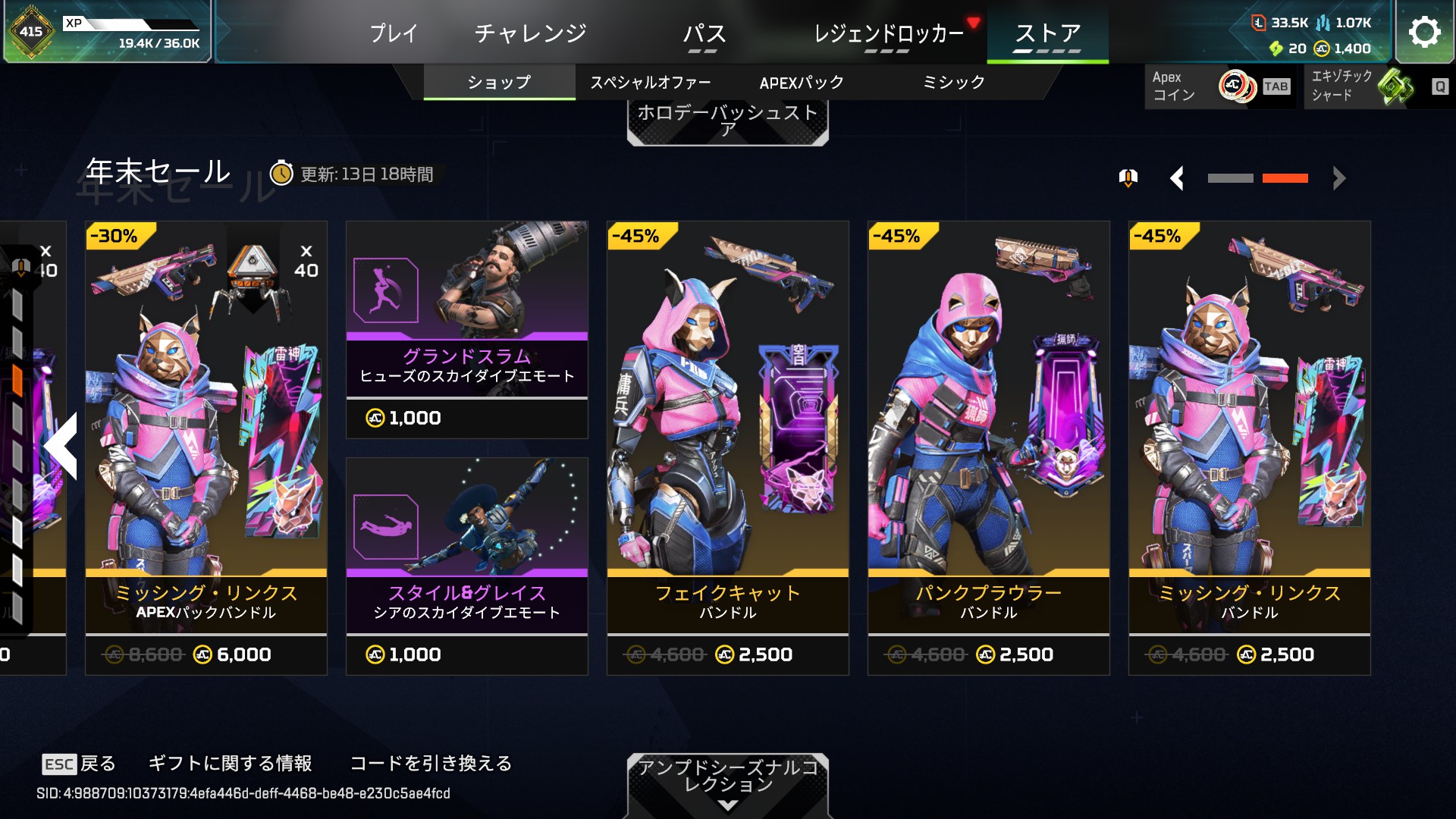Go back with the 戻る button
This screenshot has width=1456, height=819.
(80, 764)
